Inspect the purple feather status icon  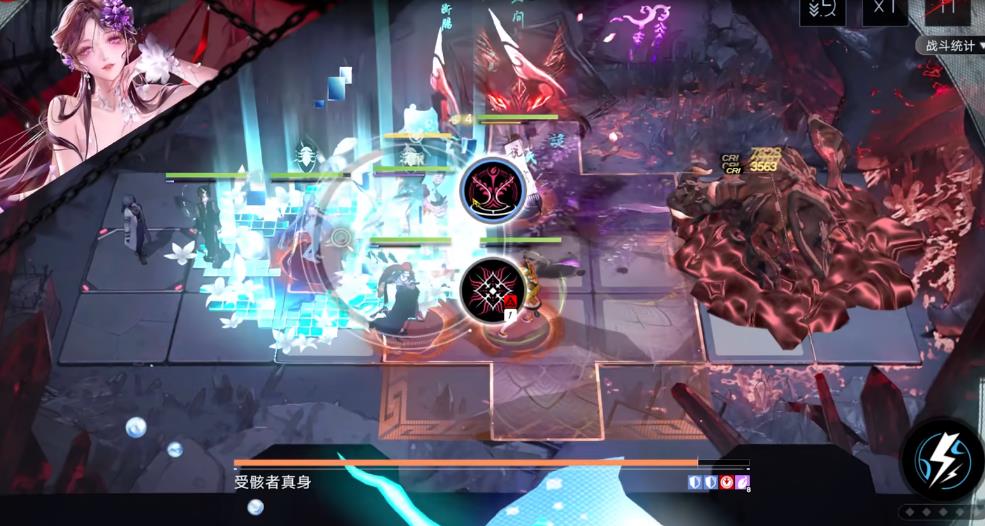[x=741, y=483]
